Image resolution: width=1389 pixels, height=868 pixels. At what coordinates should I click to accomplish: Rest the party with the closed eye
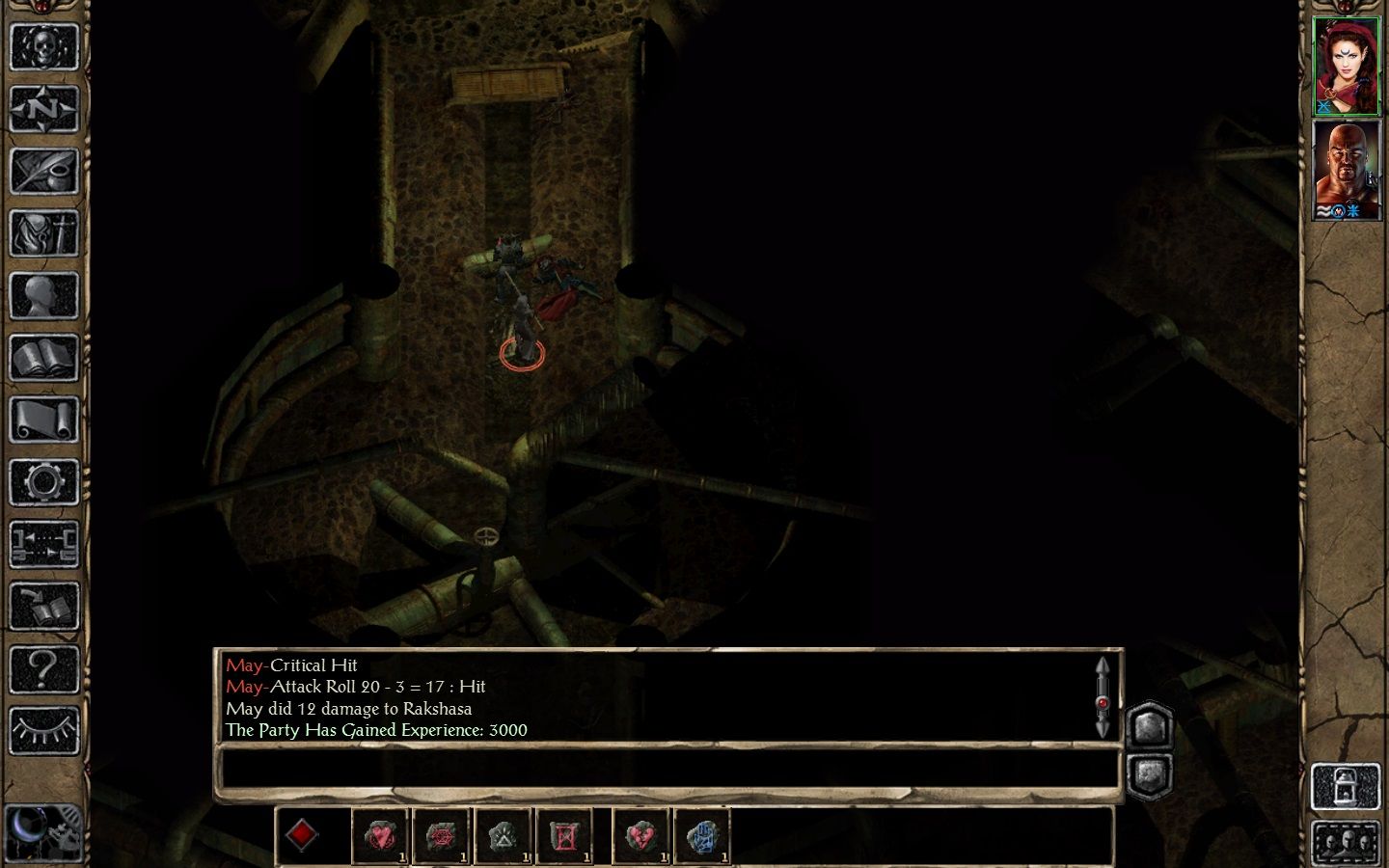43,731
